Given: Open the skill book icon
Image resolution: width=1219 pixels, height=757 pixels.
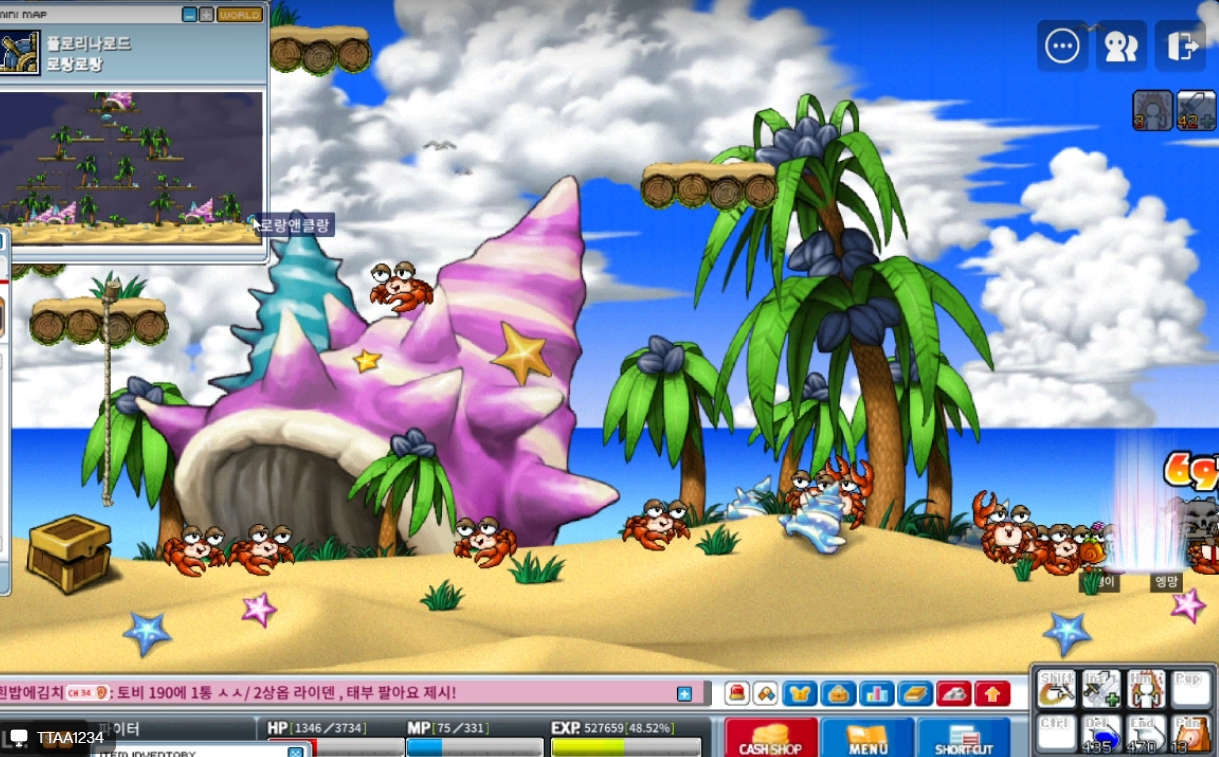Looking at the screenshot, I should point(915,693).
